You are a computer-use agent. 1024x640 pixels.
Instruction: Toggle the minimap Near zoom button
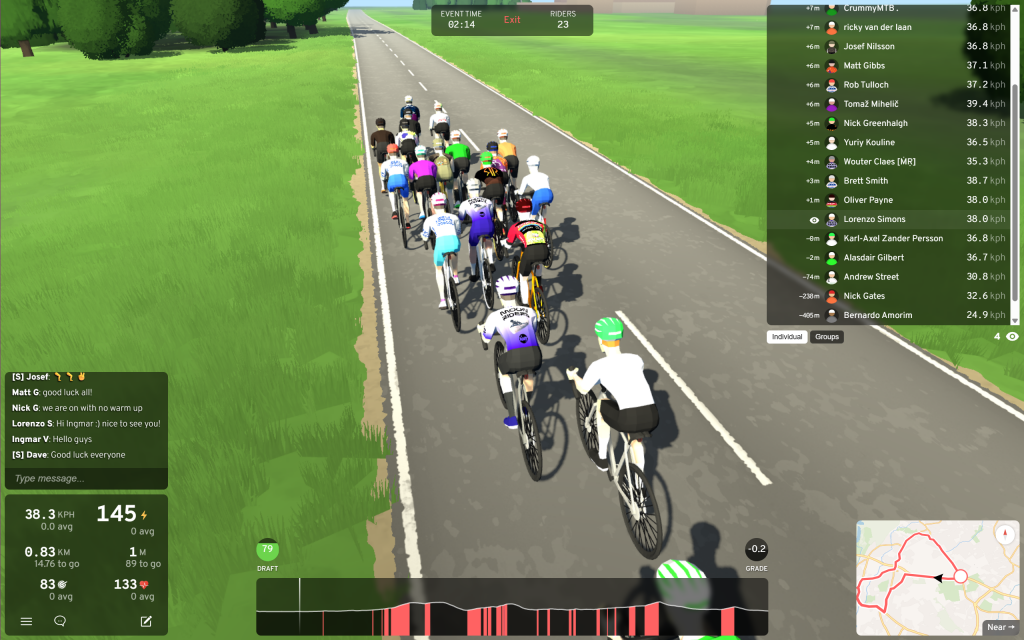tap(1000, 627)
